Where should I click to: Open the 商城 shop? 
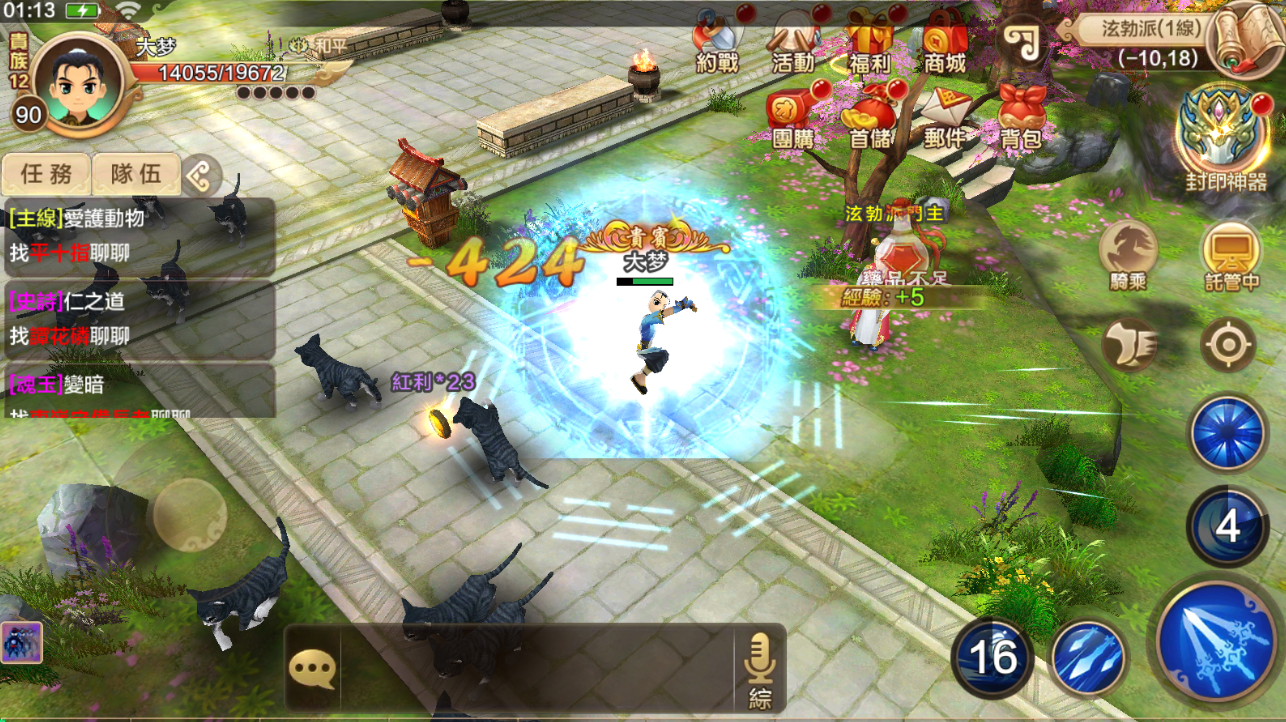(944, 41)
